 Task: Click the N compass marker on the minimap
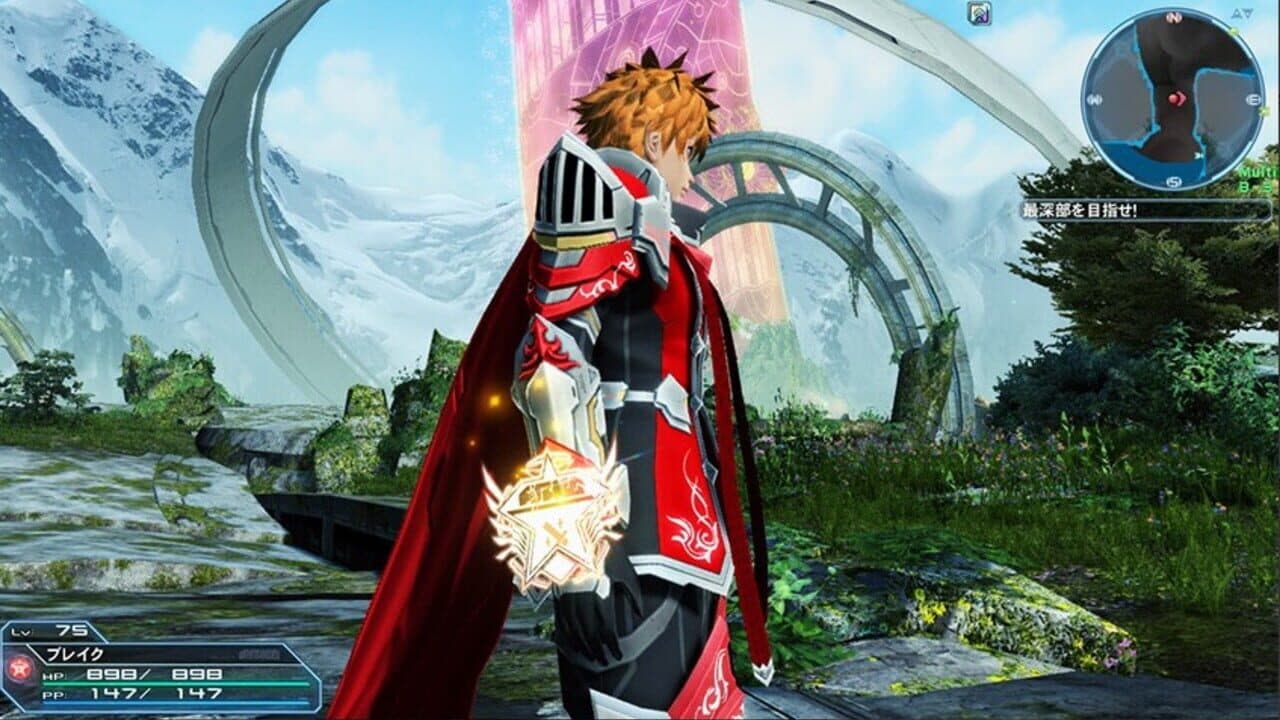pyautogui.click(x=1173, y=17)
